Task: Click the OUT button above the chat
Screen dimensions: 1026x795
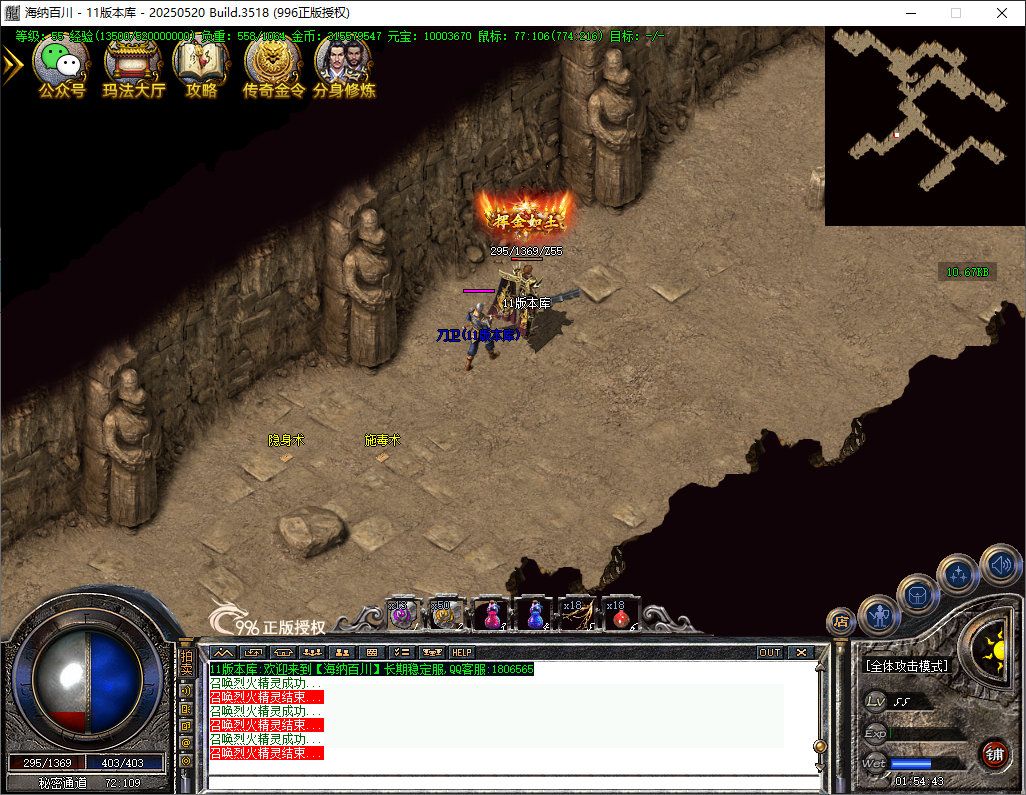Action: click(x=769, y=653)
